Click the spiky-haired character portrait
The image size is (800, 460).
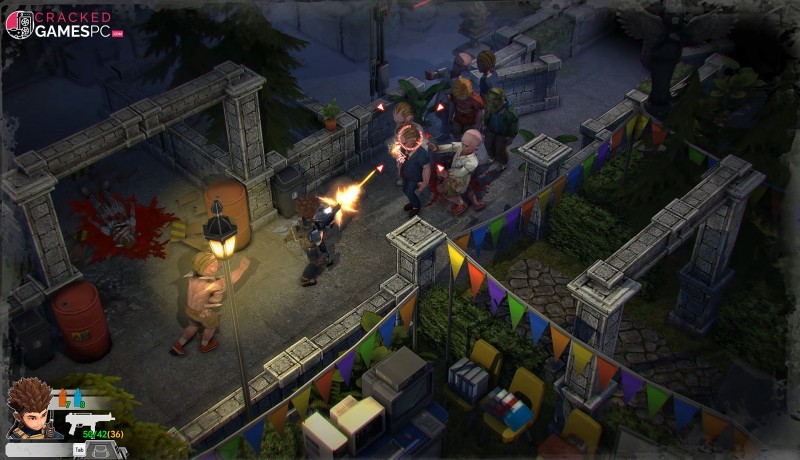click(28, 408)
